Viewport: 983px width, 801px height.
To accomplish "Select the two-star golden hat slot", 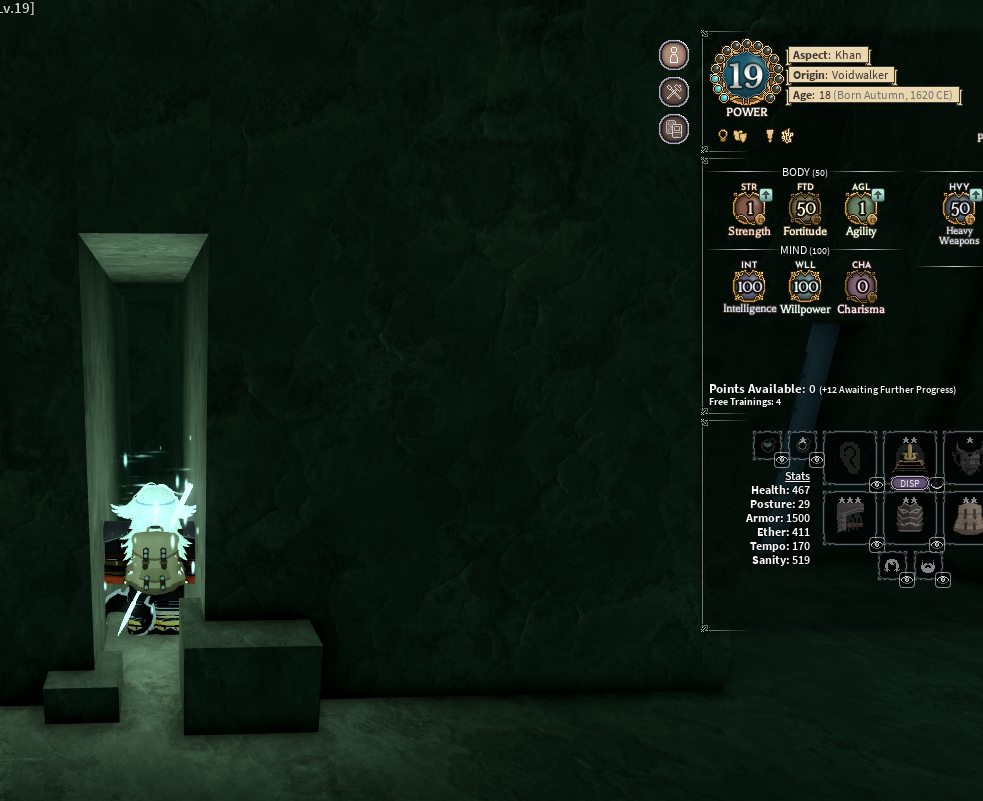I will tap(910, 455).
